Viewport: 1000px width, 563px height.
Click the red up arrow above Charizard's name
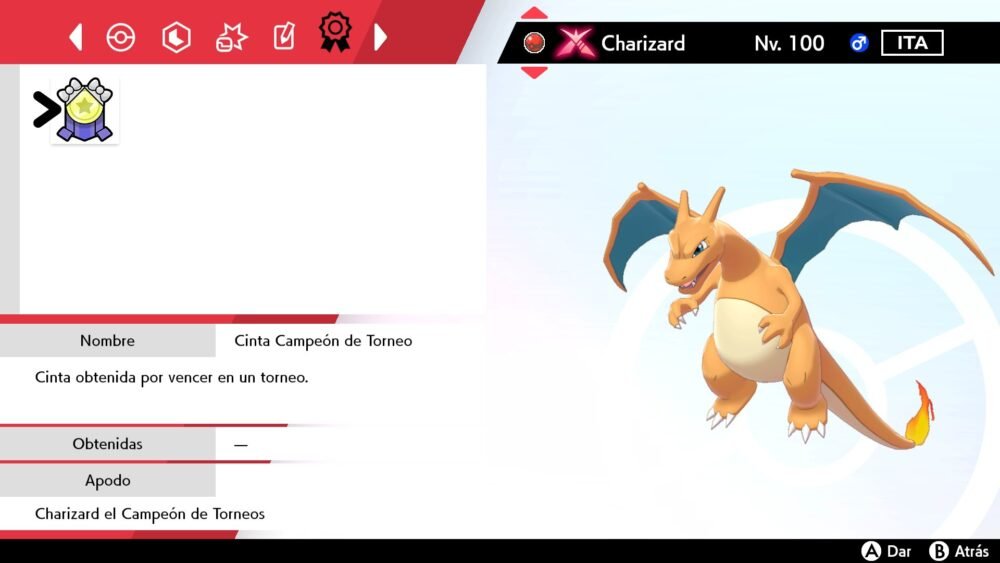pyautogui.click(x=535, y=14)
